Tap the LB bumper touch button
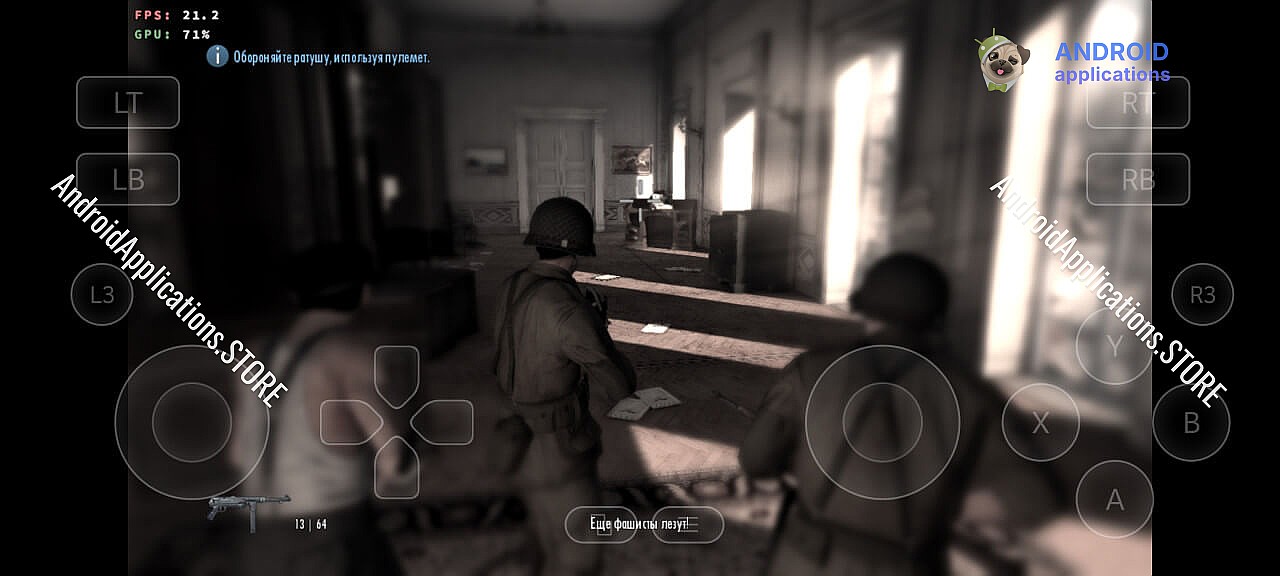Image resolution: width=1280 pixels, height=576 pixels. [128, 179]
